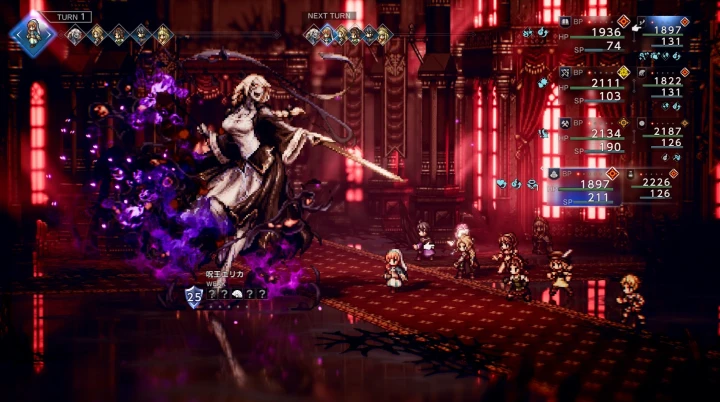Viewport: 720px width, 402px height.
Task: Inspect the revealed fan weakness icon
Action: coord(237,294)
